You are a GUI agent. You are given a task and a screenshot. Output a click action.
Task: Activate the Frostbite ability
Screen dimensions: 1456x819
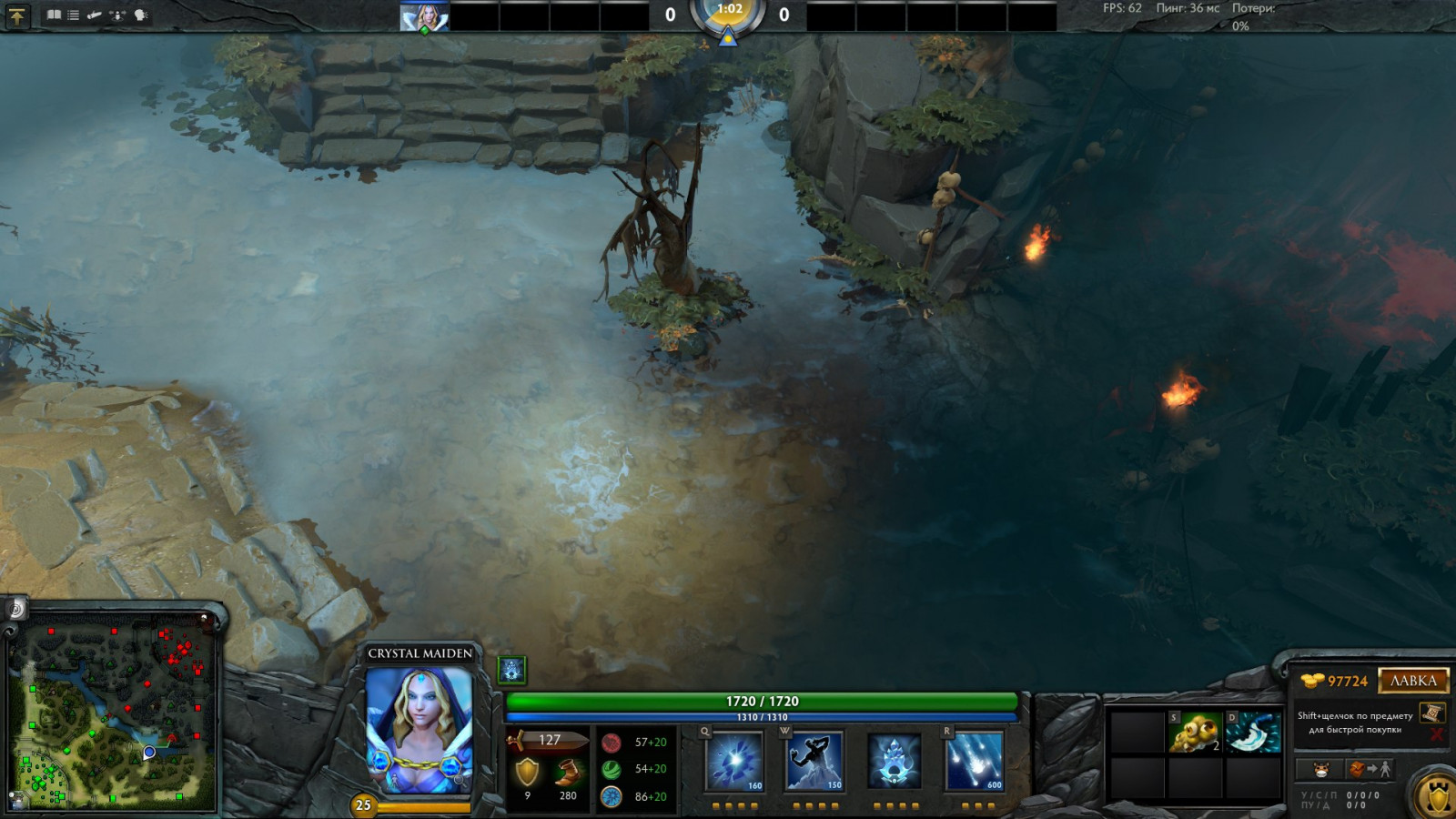814,761
